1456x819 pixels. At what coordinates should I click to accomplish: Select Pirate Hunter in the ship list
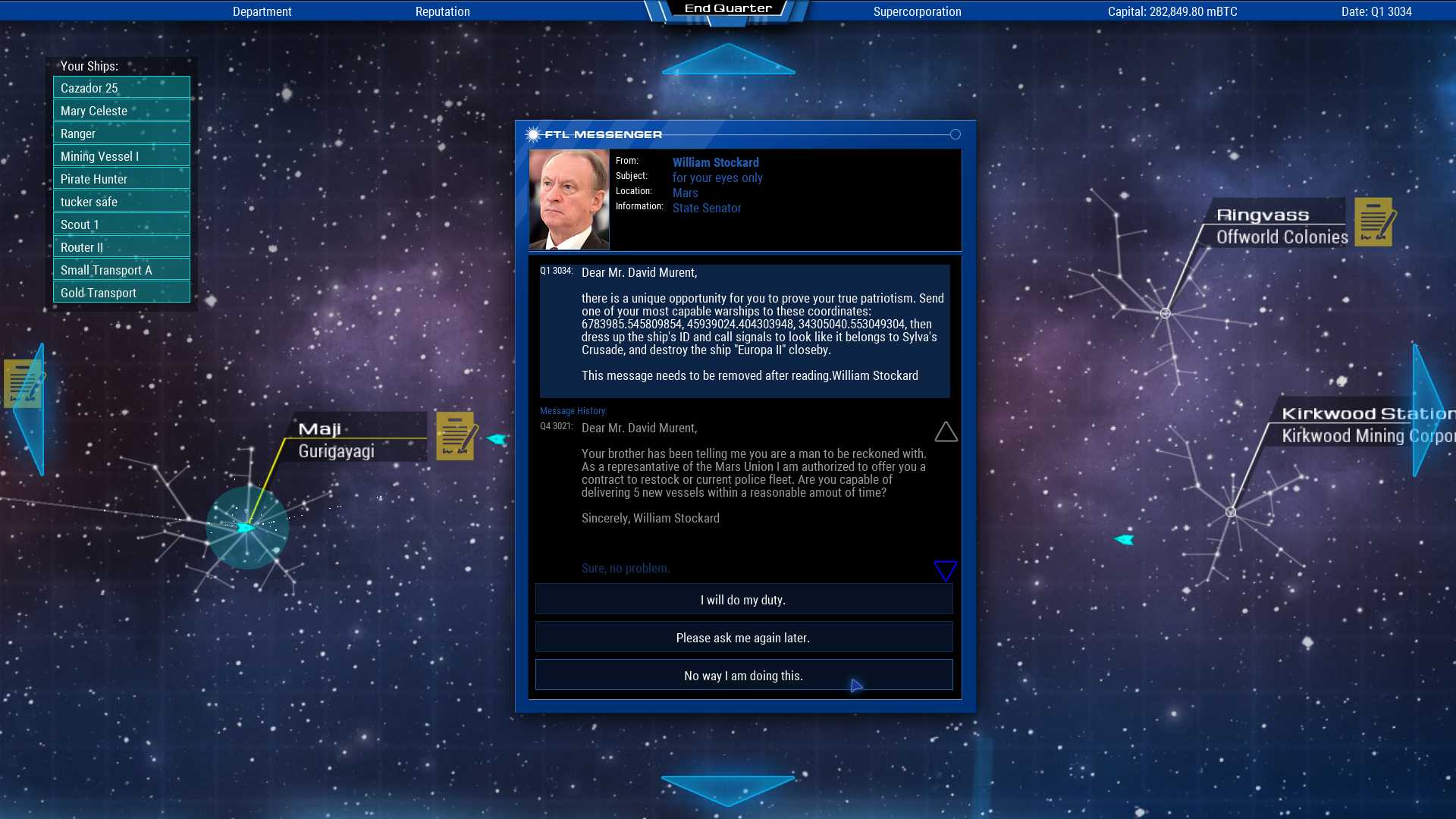pos(121,179)
